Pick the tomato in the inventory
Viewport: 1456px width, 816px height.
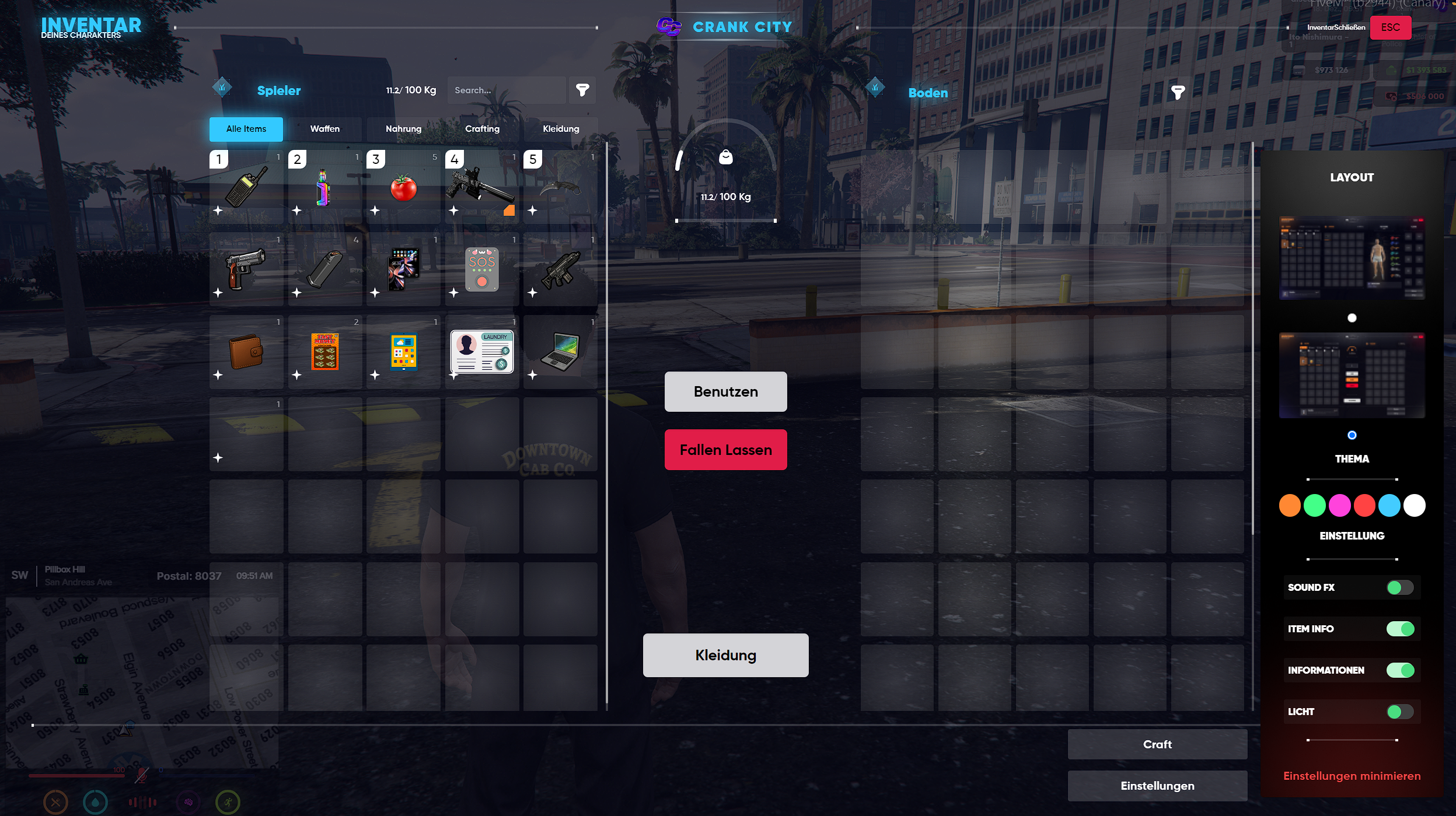403,188
